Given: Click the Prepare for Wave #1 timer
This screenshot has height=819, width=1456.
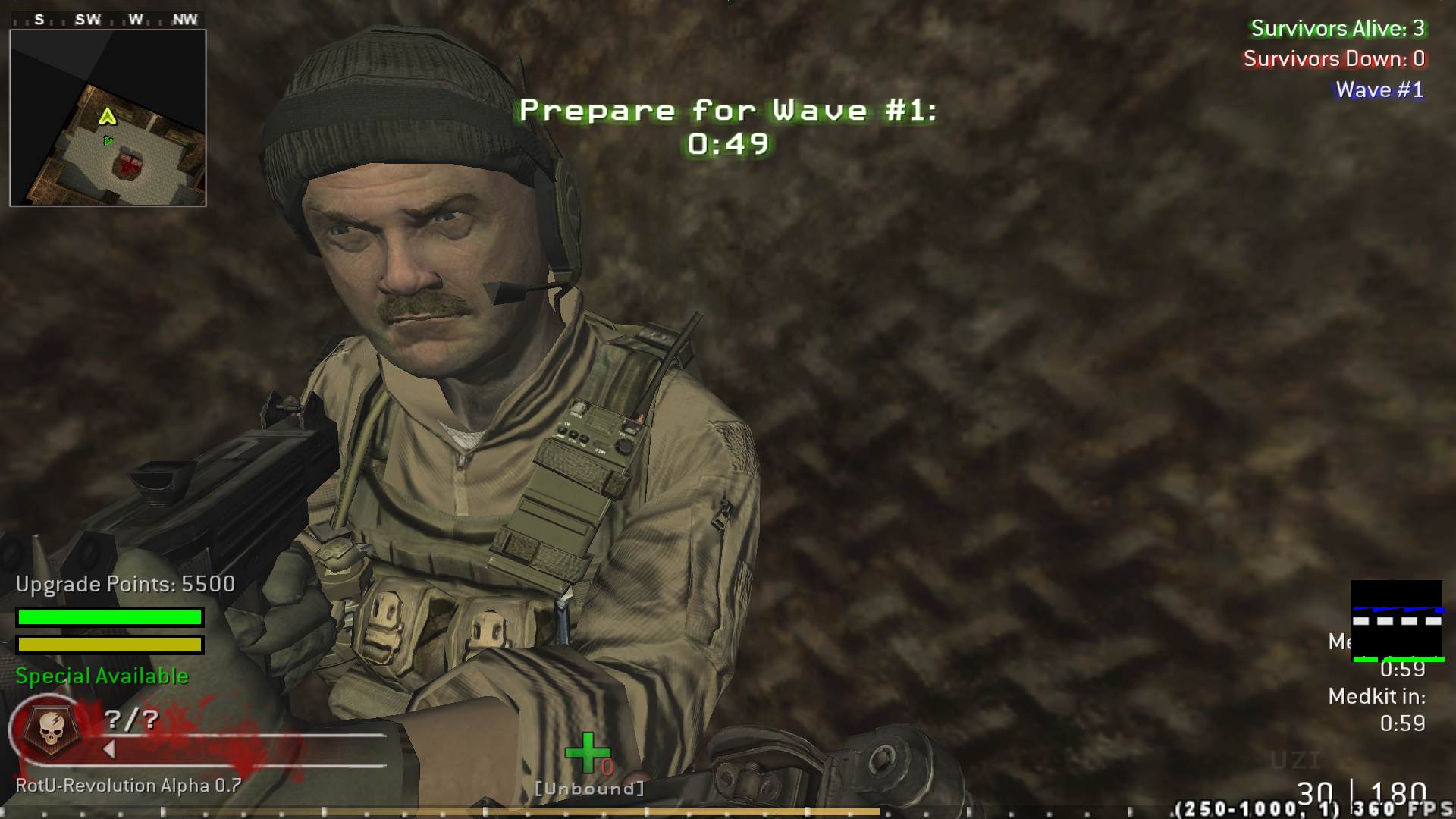Looking at the screenshot, I should pos(727,125).
